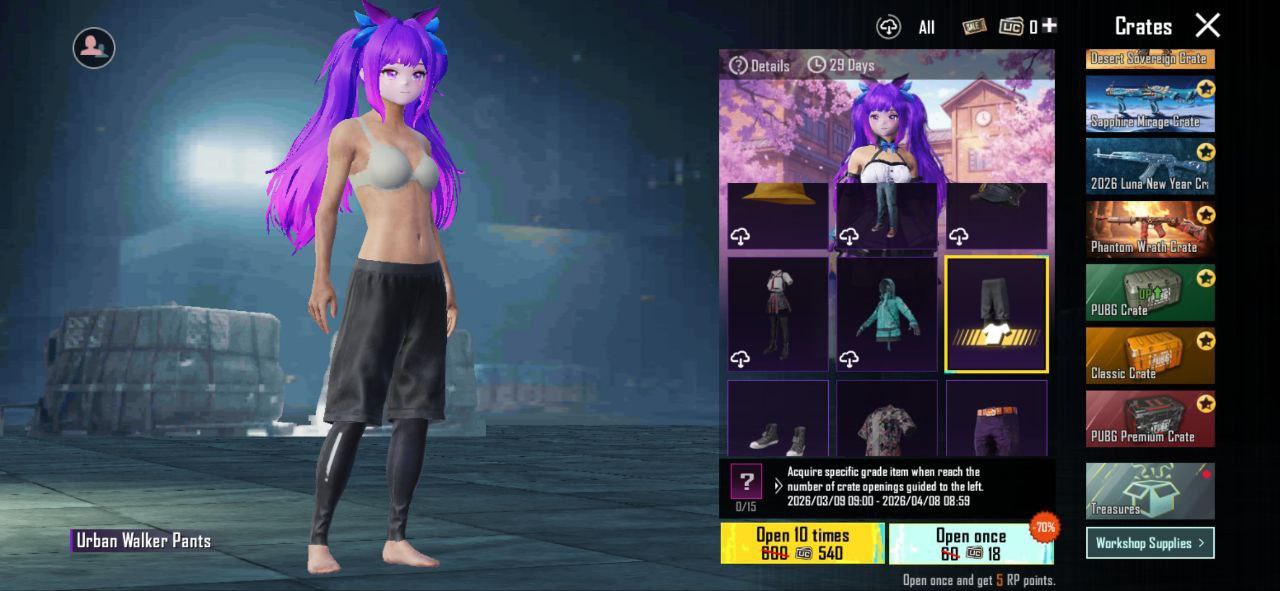This screenshot has width=1280, height=591.
Task: Open crate once for 18 UC
Action: point(970,543)
